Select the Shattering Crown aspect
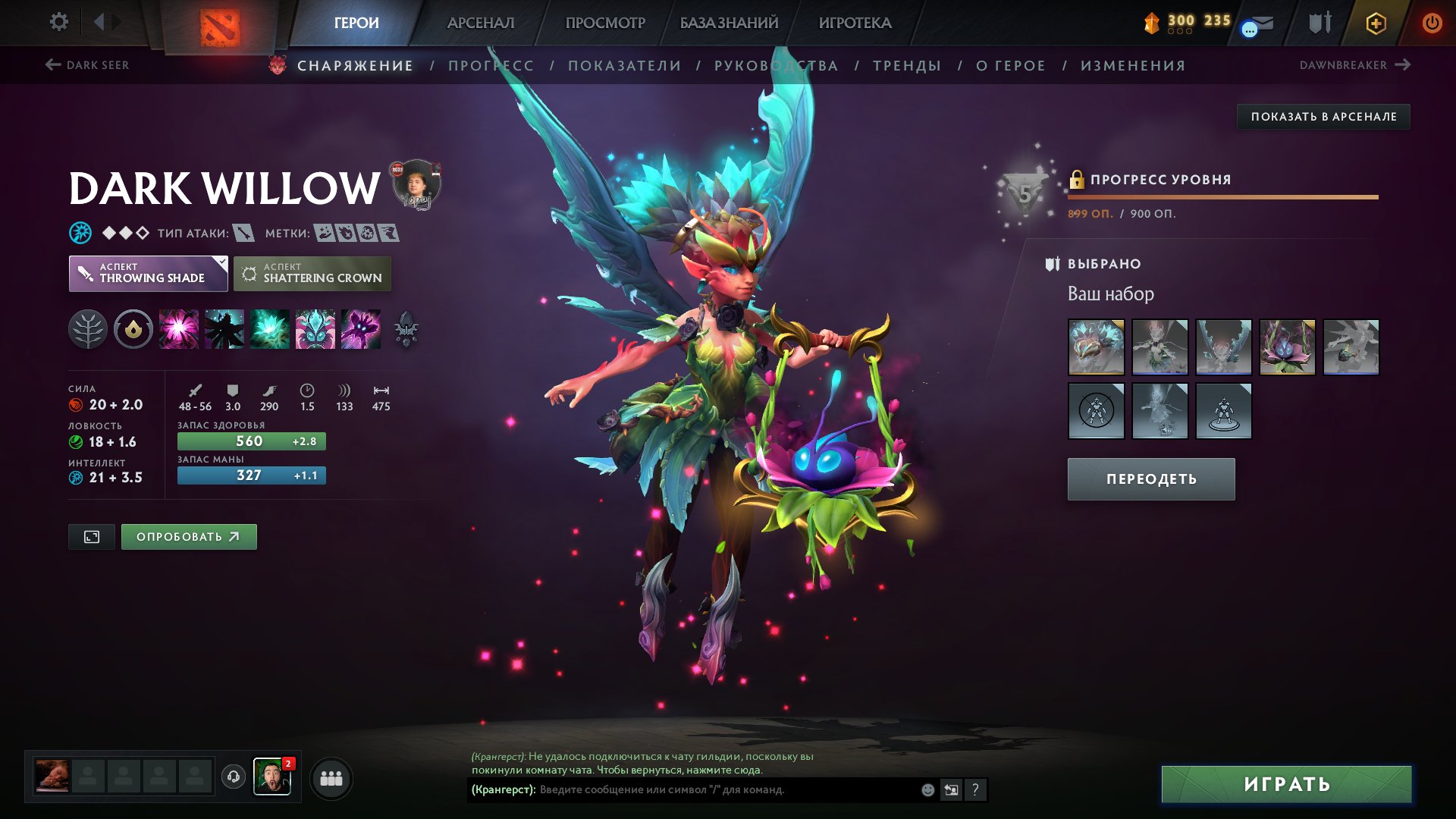1456x819 pixels. point(312,273)
